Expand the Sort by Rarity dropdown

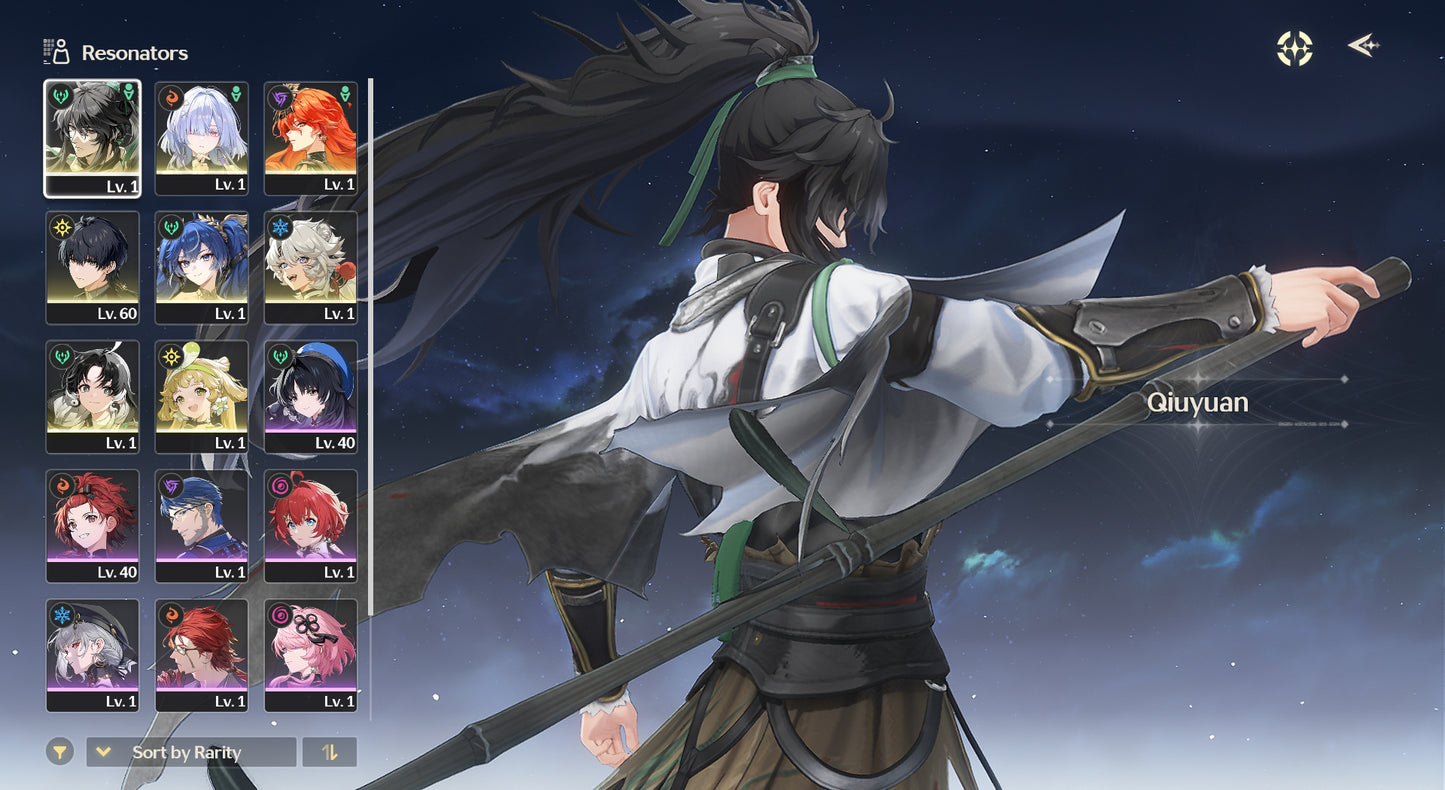tap(190, 751)
